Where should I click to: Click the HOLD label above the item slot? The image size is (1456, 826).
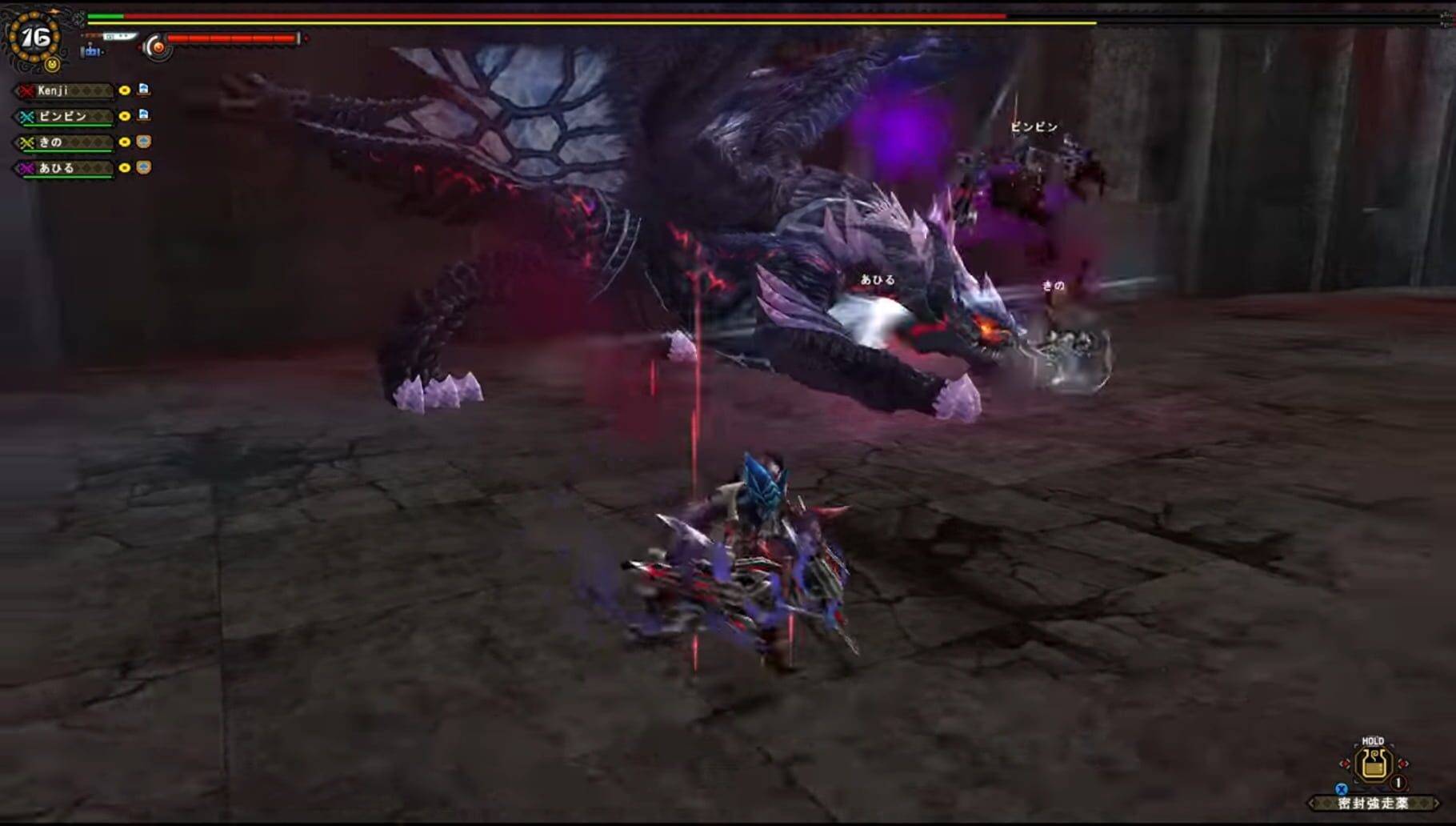[1373, 740]
